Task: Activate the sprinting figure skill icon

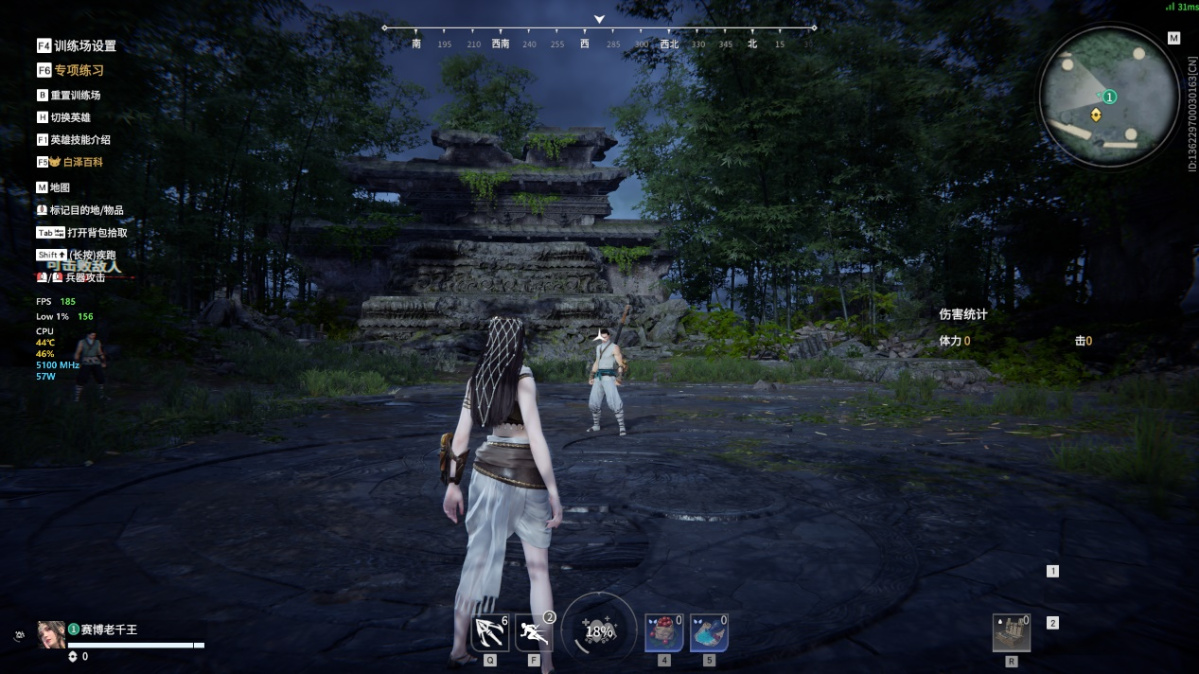Action: 534,633
